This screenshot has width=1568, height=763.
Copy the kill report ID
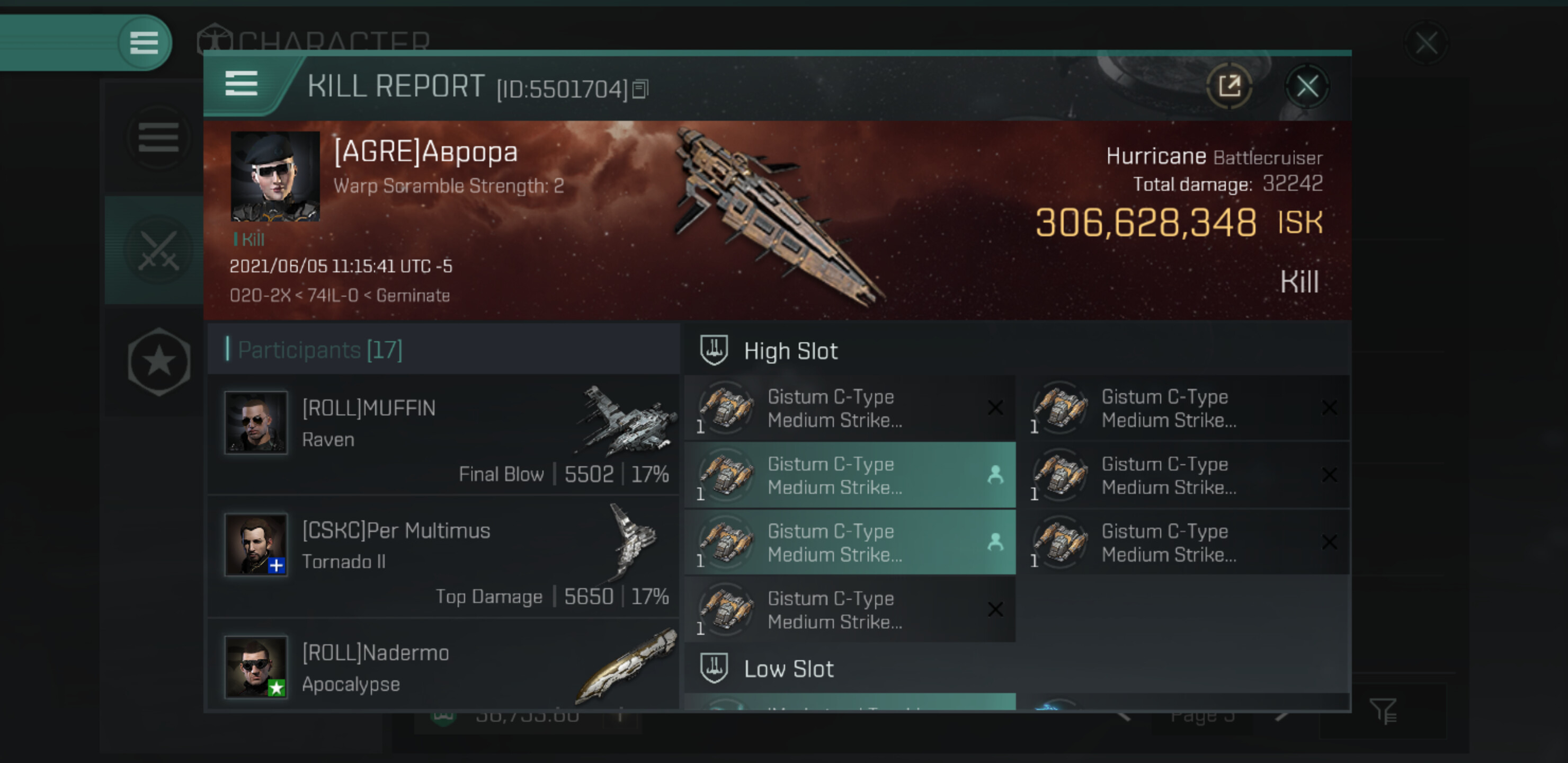click(640, 89)
